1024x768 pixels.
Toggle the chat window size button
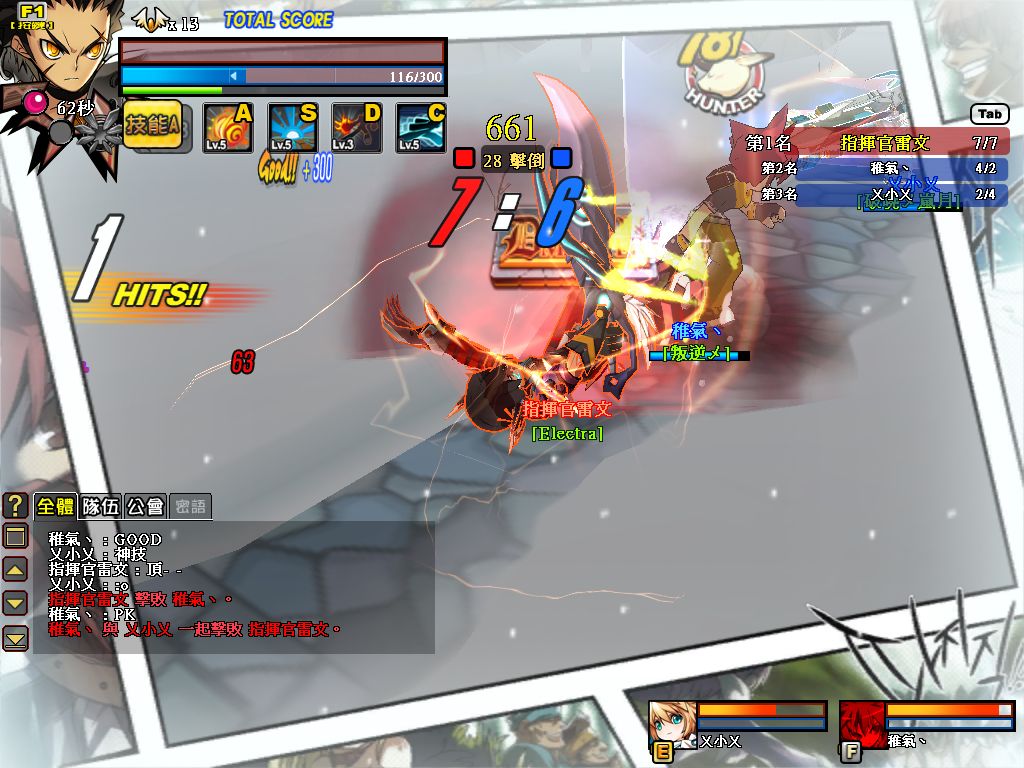15,537
